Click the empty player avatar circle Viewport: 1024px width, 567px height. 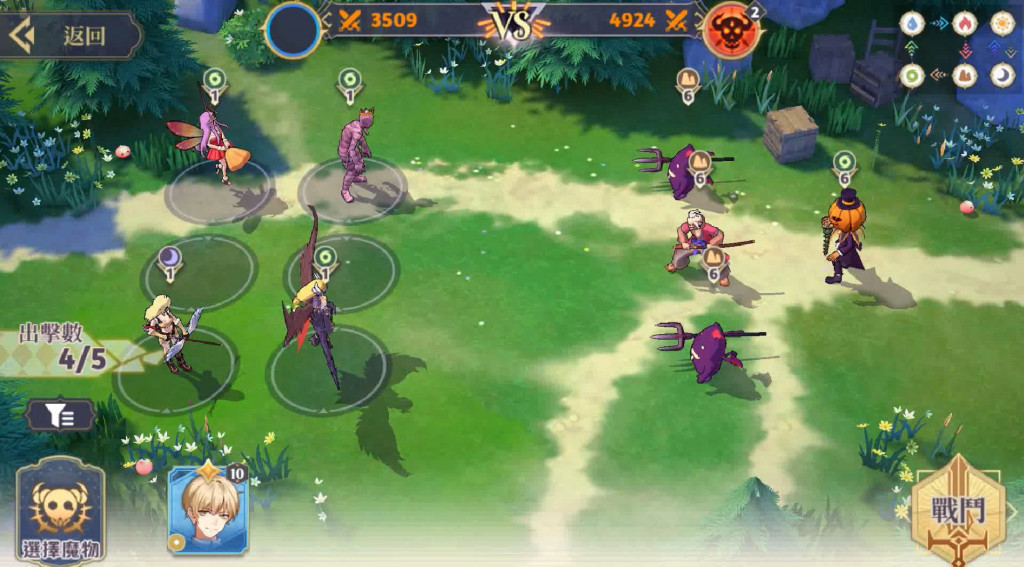tap(293, 30)
